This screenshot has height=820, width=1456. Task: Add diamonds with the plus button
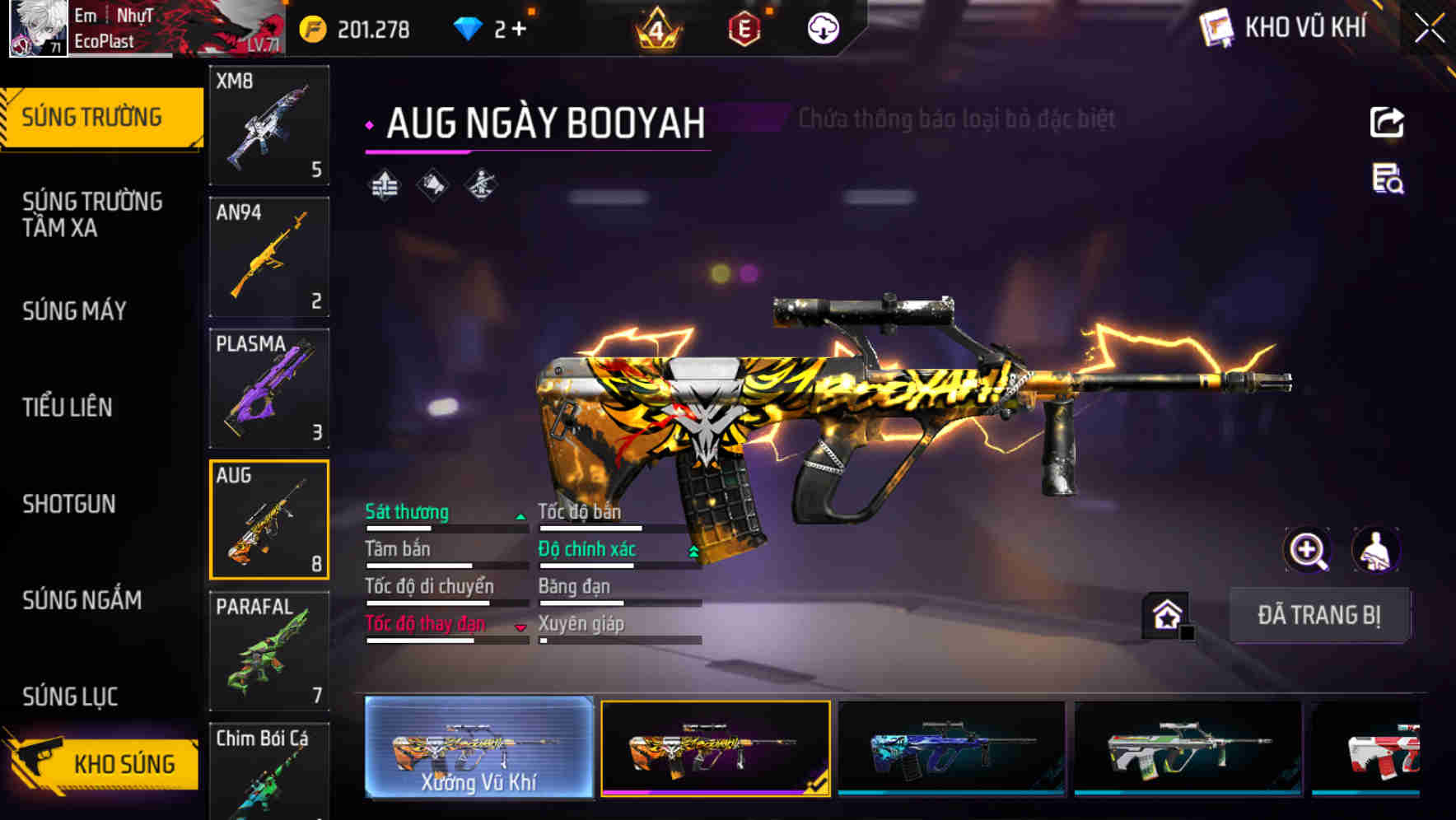(x=519, y=30)
